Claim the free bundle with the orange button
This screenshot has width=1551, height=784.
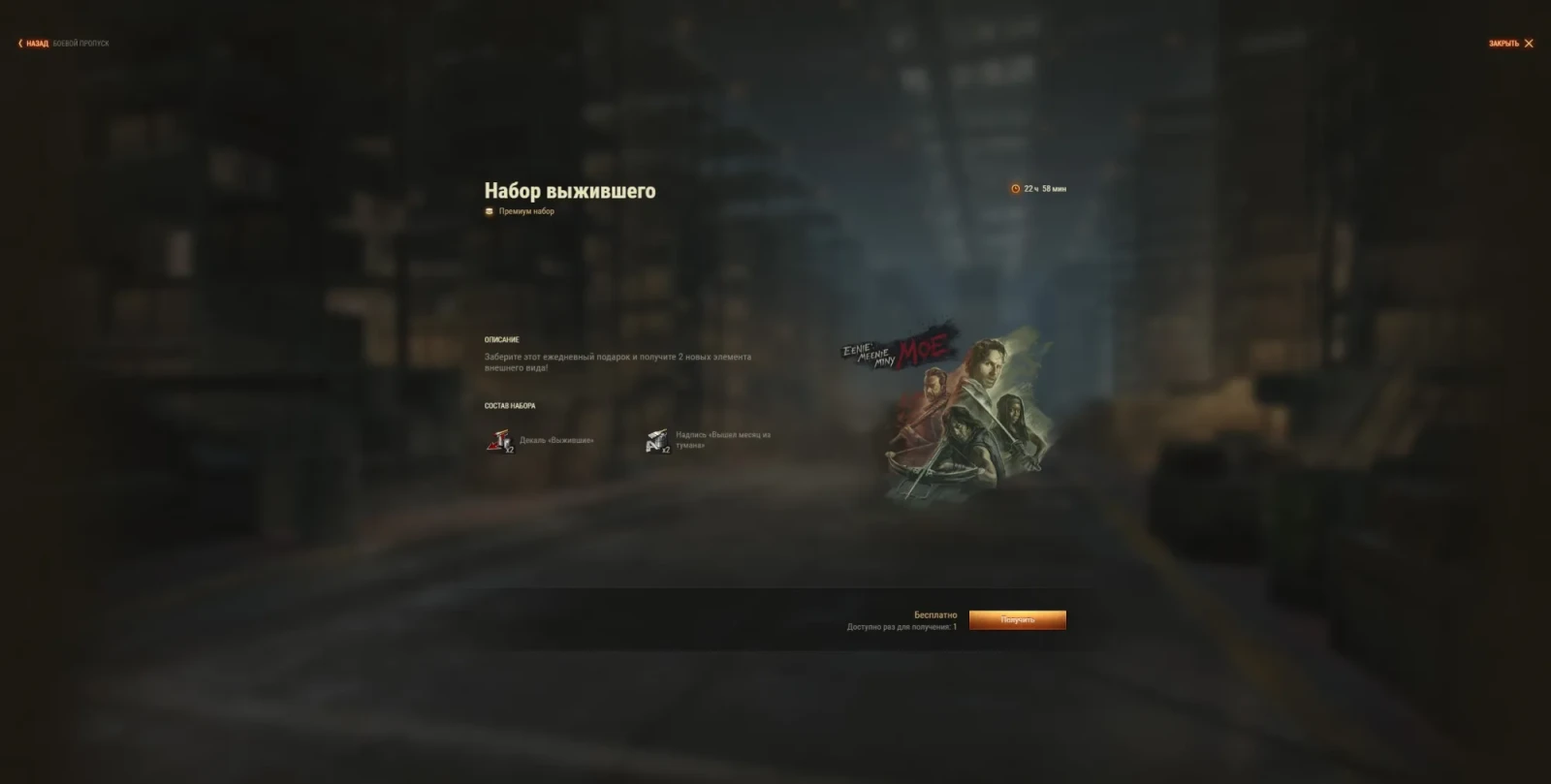click(x=1017, y=620)
